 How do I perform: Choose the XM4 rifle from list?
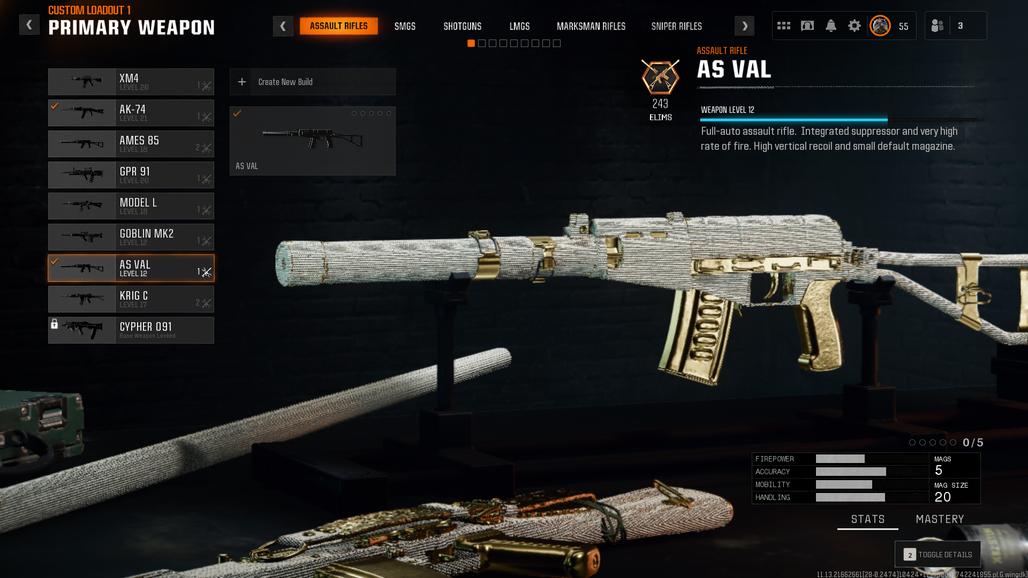point(131,82)
